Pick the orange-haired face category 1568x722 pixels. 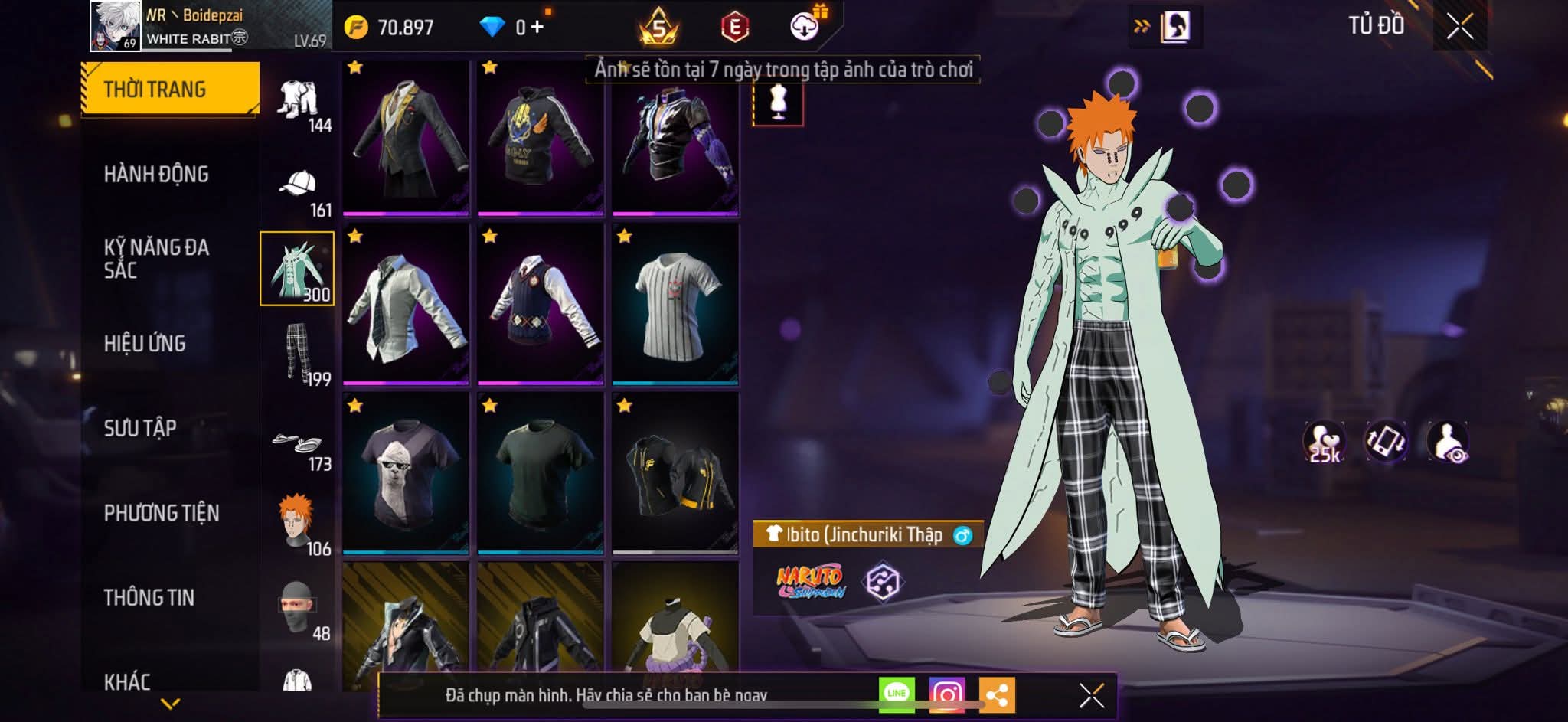[299, 524]
